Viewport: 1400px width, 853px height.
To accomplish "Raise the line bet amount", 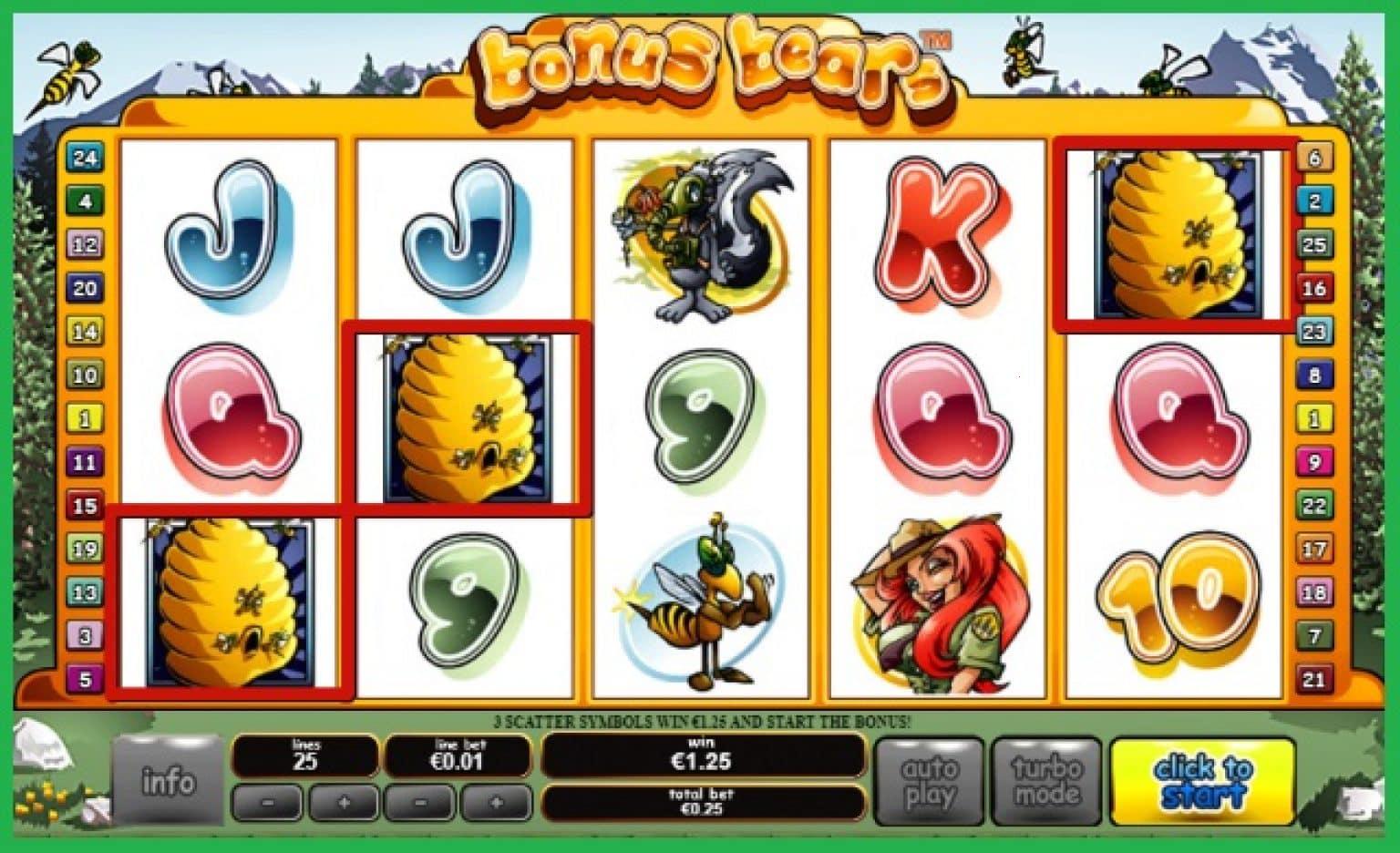I will coord(496,804).
